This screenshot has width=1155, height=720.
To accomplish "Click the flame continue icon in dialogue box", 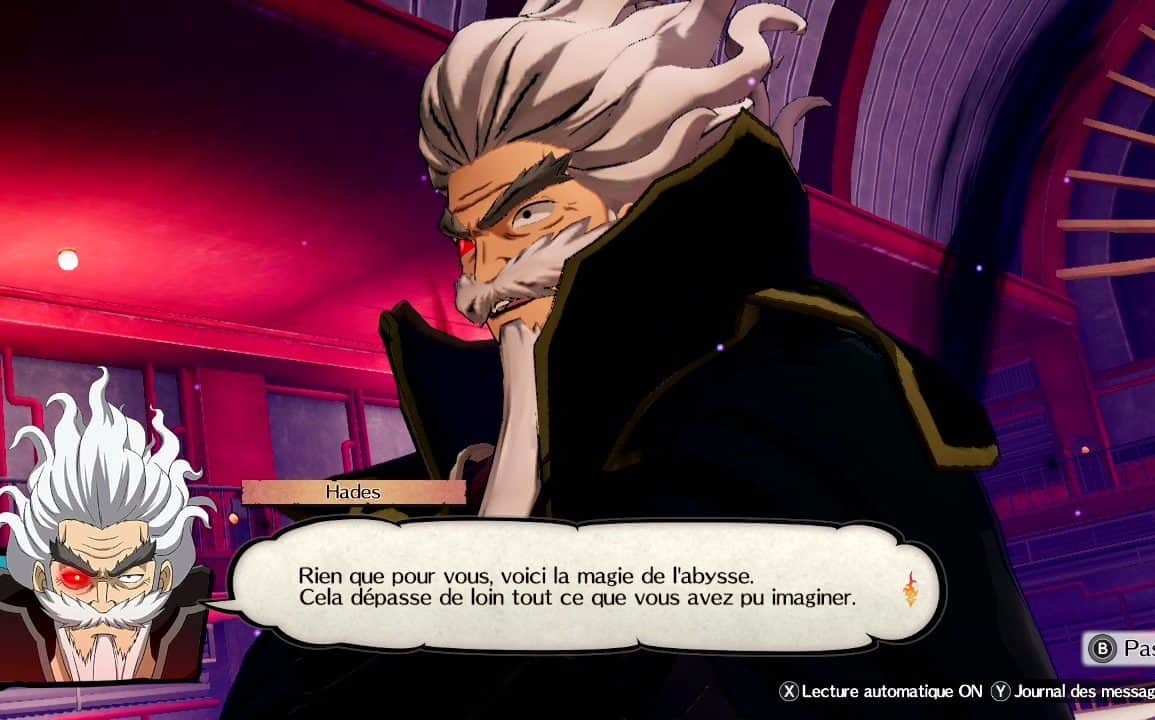I will (910, 589).
